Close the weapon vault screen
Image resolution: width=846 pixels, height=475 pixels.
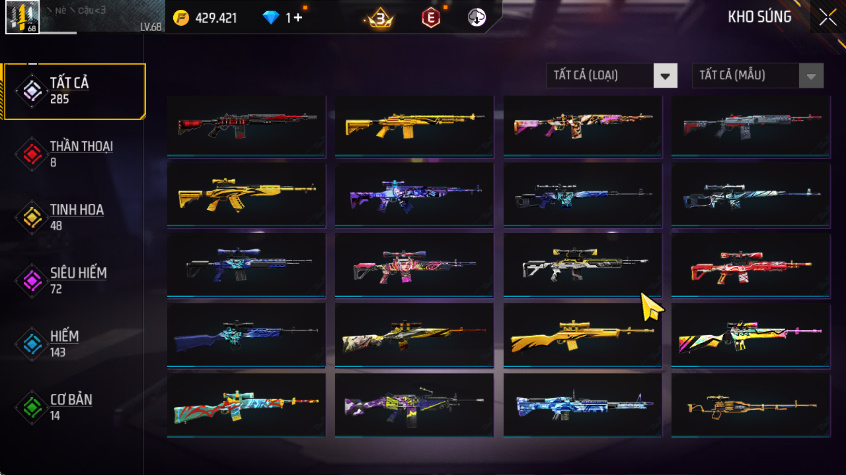(828, 17)
